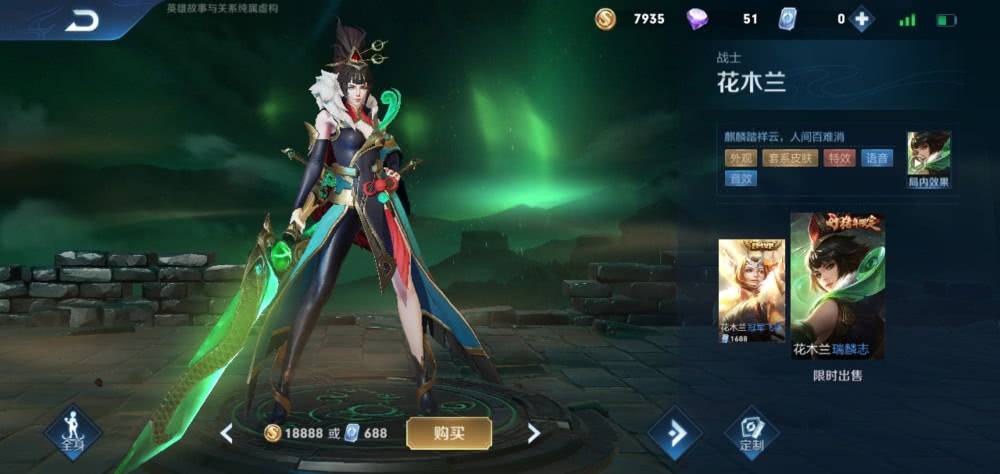Select the 花木兰 瑞麟志 skin card
Screen dimensions: 1000x474
tap(837, 285)
